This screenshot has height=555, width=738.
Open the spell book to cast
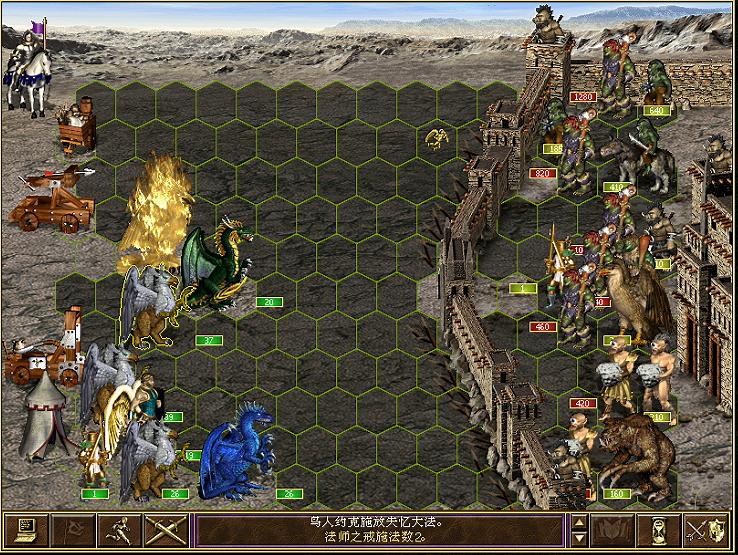(612, 528)
